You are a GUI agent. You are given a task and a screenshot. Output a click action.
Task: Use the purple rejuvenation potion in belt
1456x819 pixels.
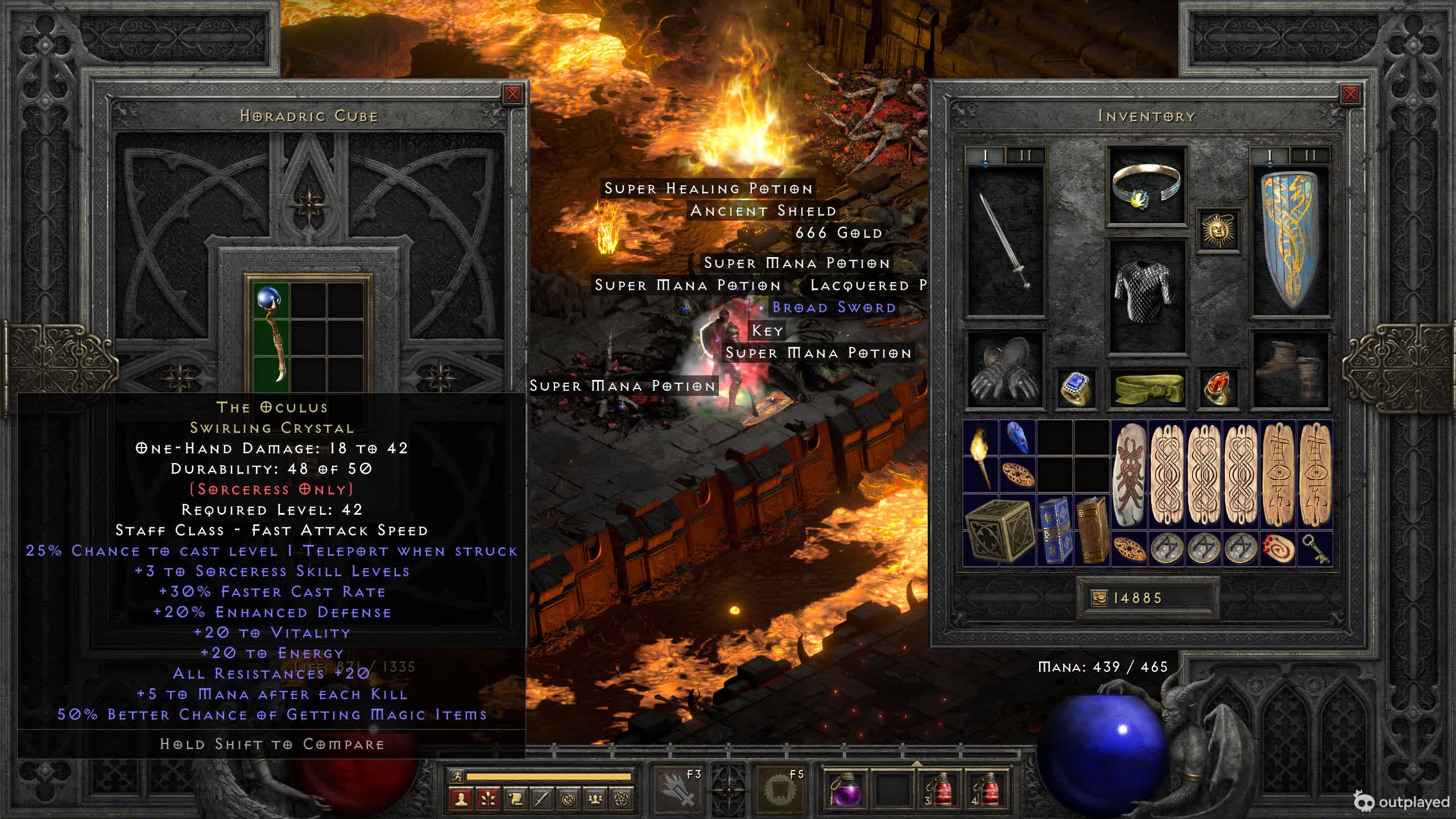click(x=844, y=789)
